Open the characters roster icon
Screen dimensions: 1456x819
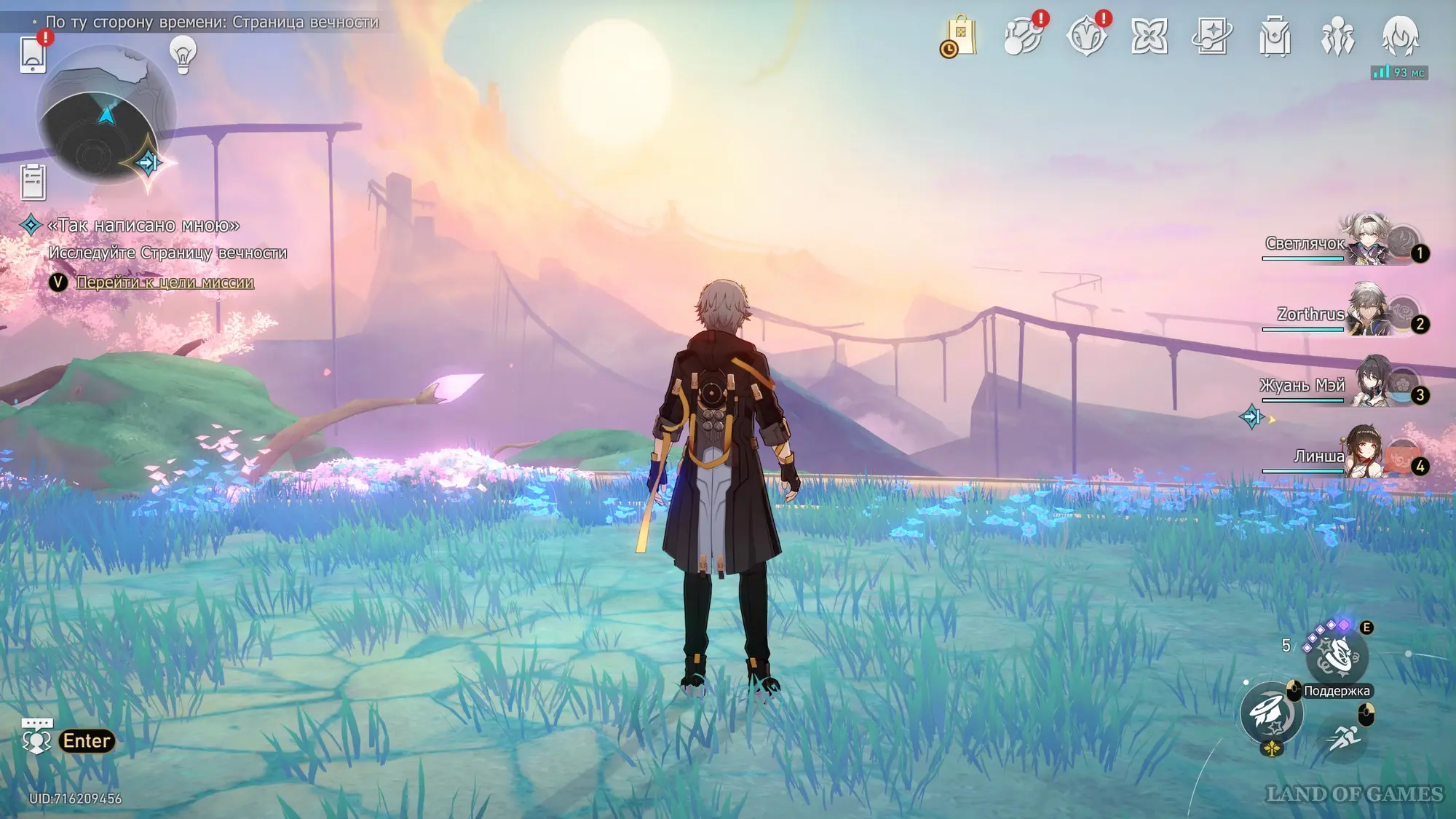(1337, 36)
